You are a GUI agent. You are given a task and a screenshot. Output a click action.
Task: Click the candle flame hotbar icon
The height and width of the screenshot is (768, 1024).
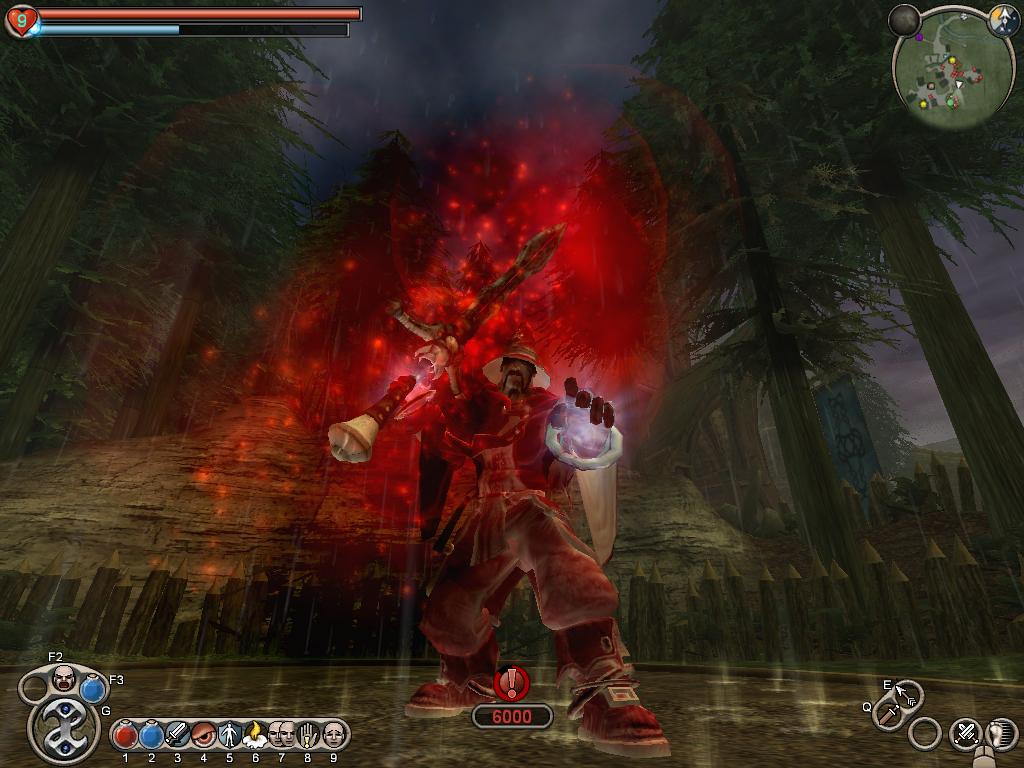(x=255, y=735)
